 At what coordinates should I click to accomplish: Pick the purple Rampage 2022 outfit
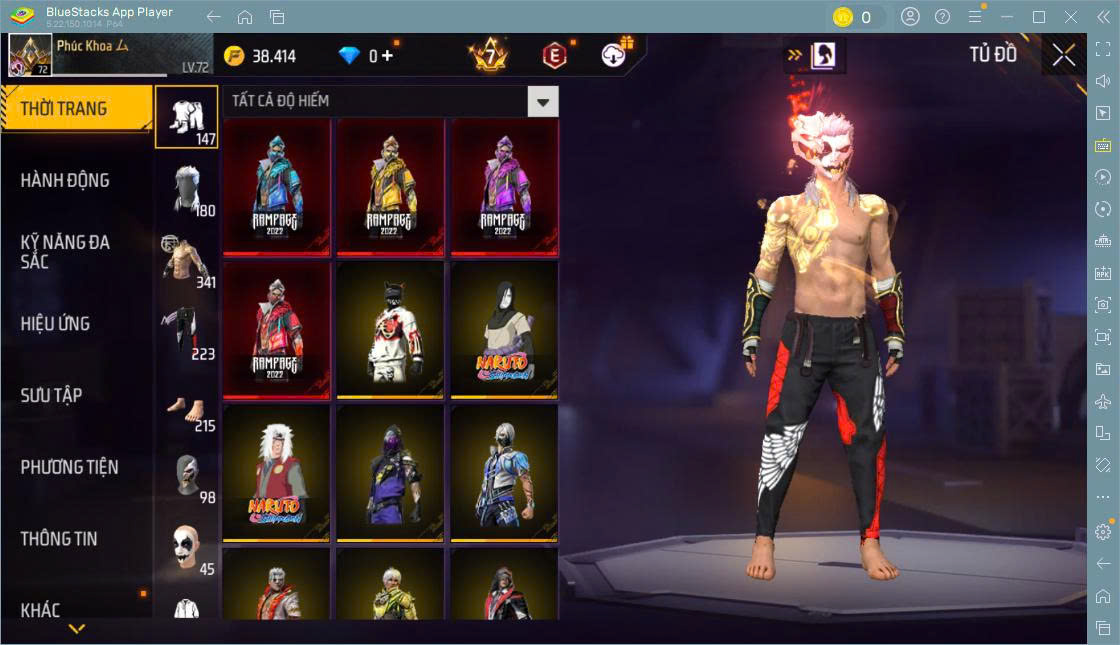[x=504, y=186]
